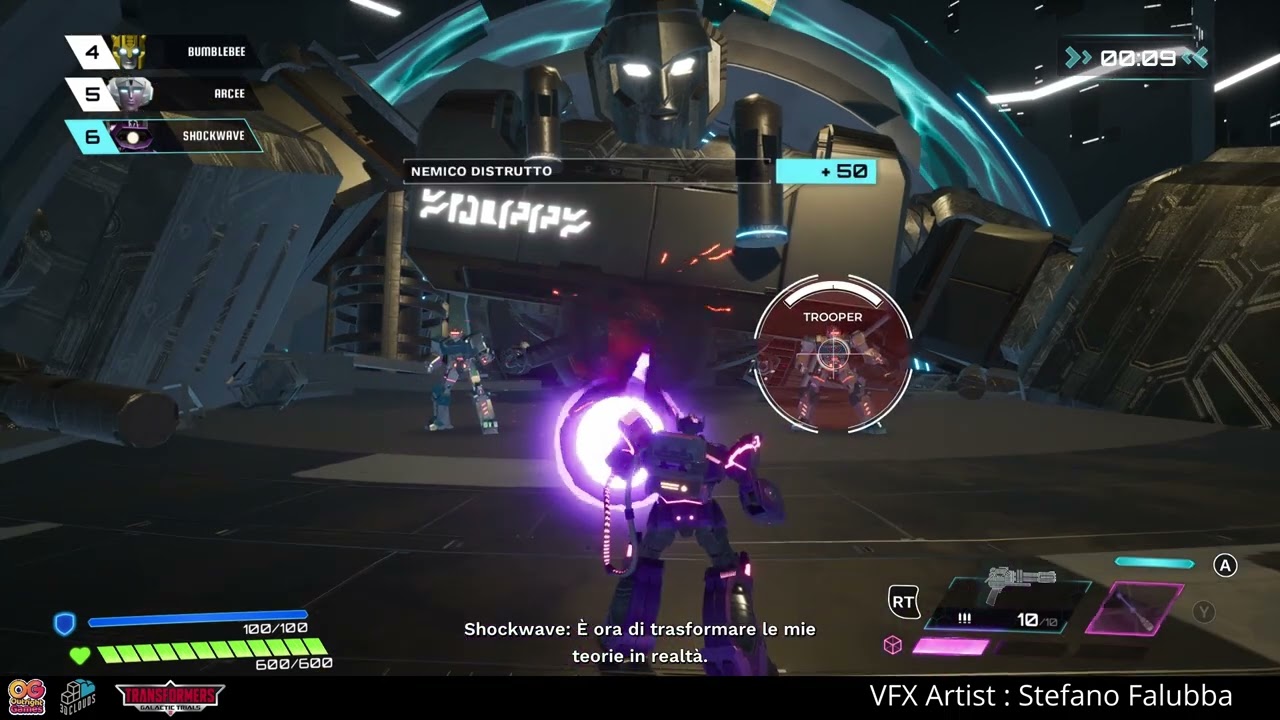Click the Outright Games logo

point(27,697)
